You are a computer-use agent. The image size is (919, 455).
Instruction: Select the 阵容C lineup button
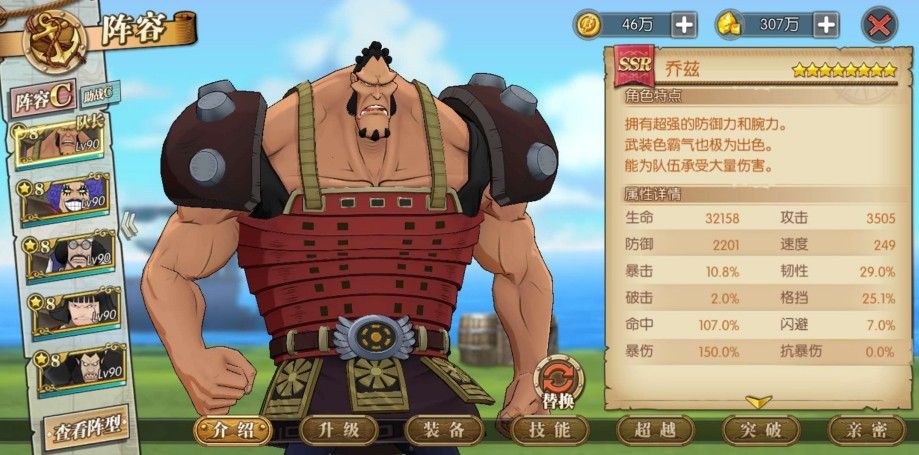click(x=42, y=100)
